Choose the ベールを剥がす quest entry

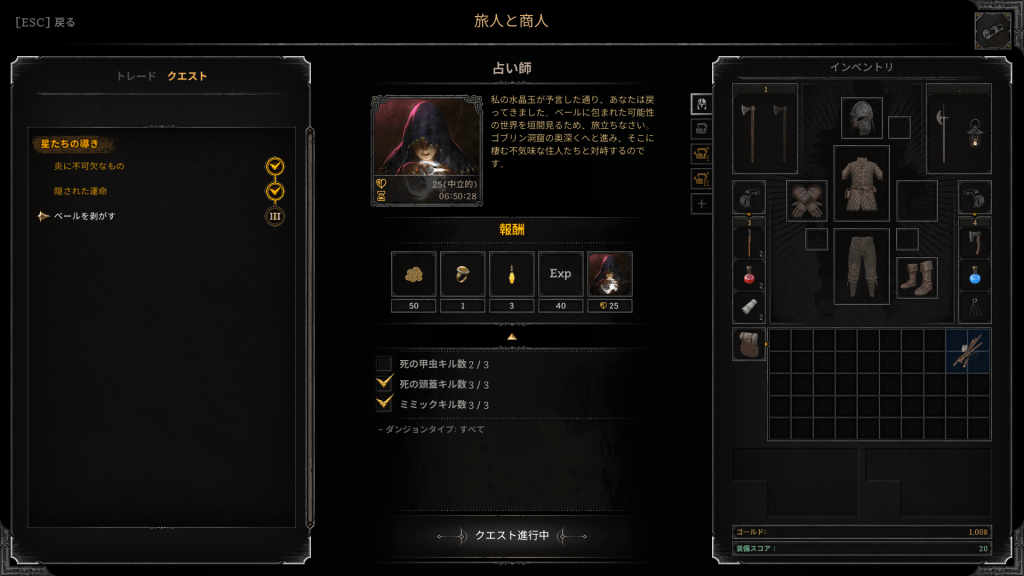84,216
